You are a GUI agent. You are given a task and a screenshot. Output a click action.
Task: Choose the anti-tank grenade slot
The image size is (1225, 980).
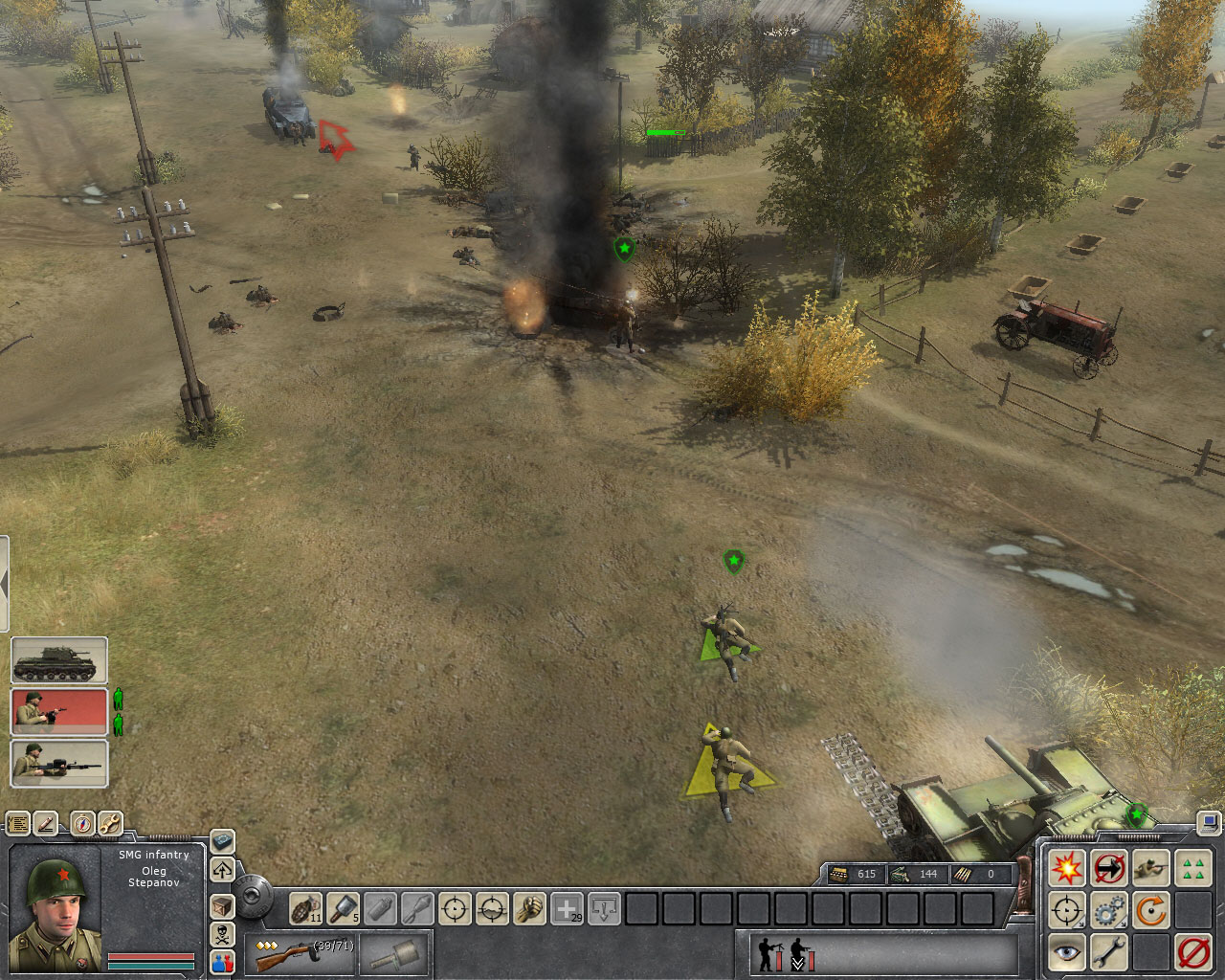click(343, 907)
